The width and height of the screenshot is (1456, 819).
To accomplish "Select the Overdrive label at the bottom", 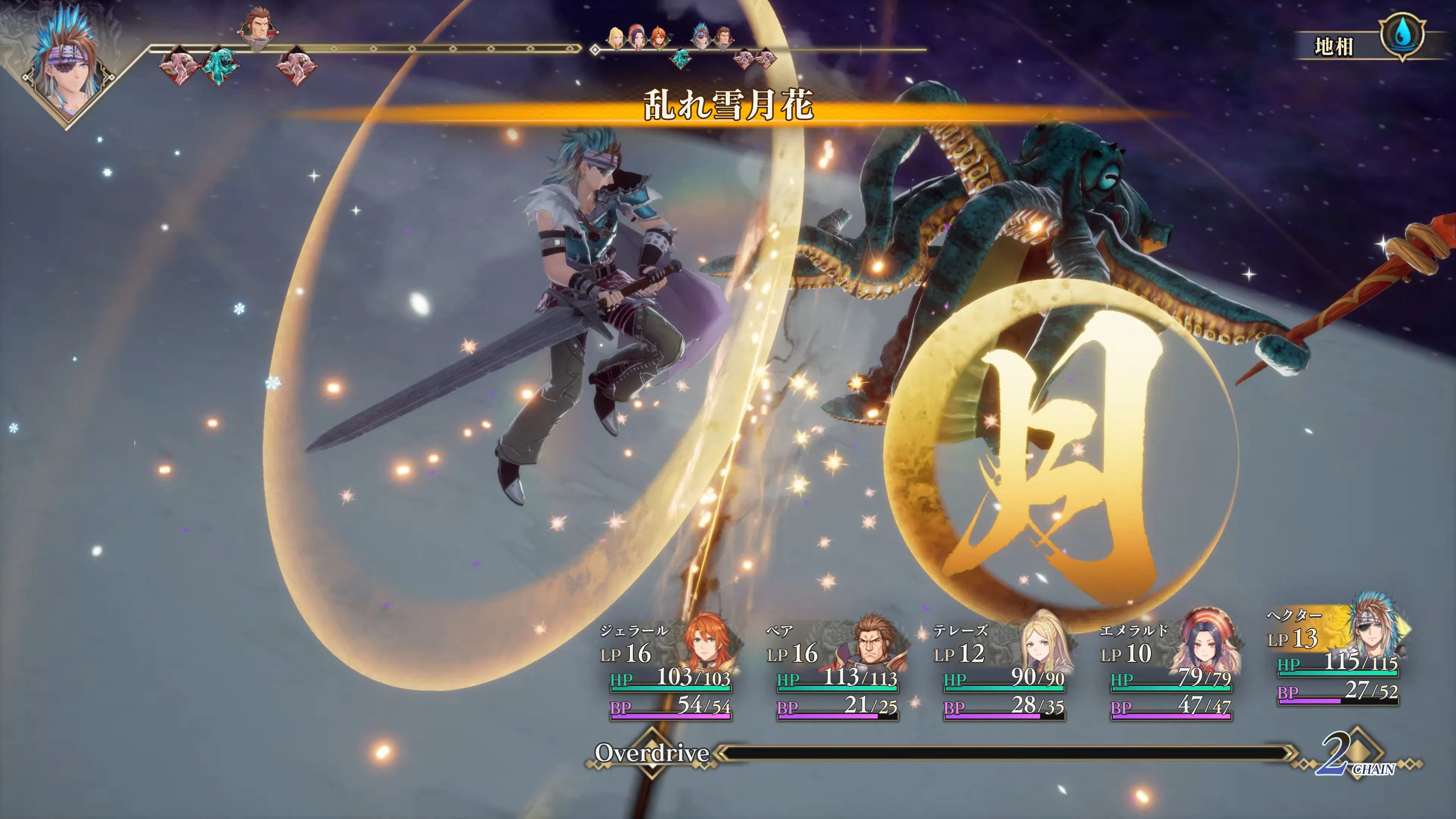I will [x=653, y=753].
